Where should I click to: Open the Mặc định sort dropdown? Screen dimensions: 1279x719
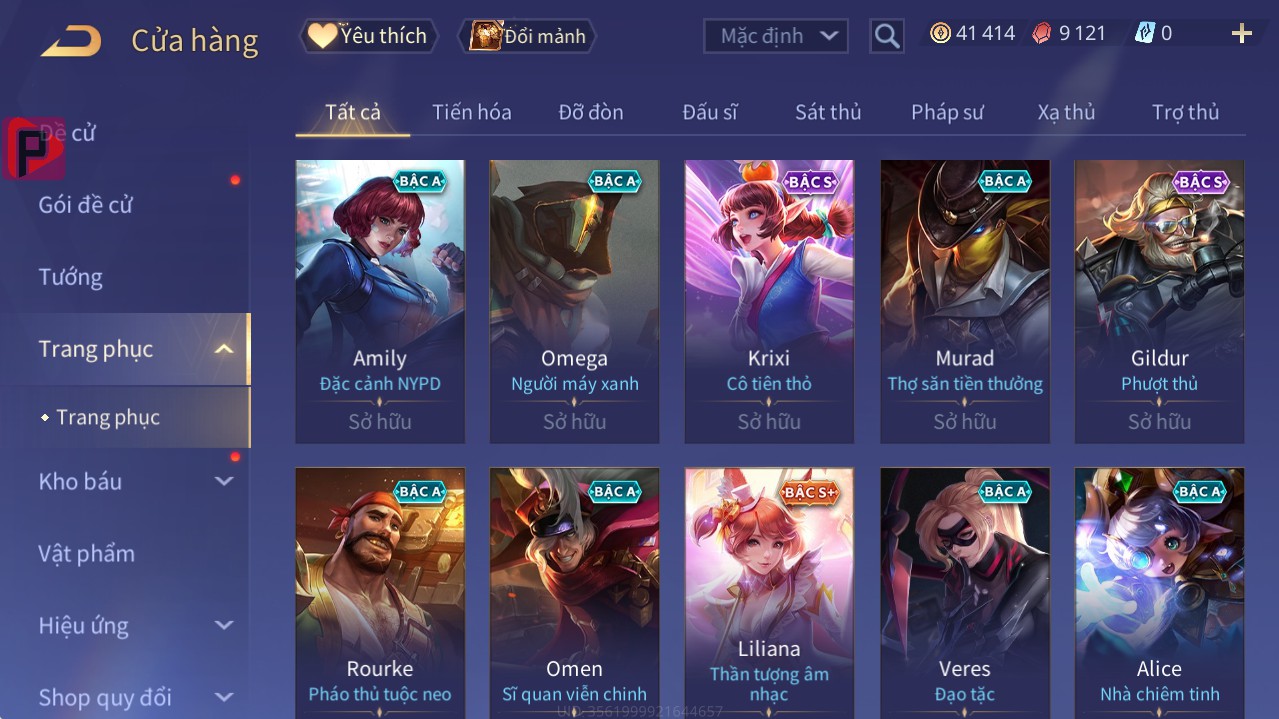pyautogui.click(x=776, y=36)
